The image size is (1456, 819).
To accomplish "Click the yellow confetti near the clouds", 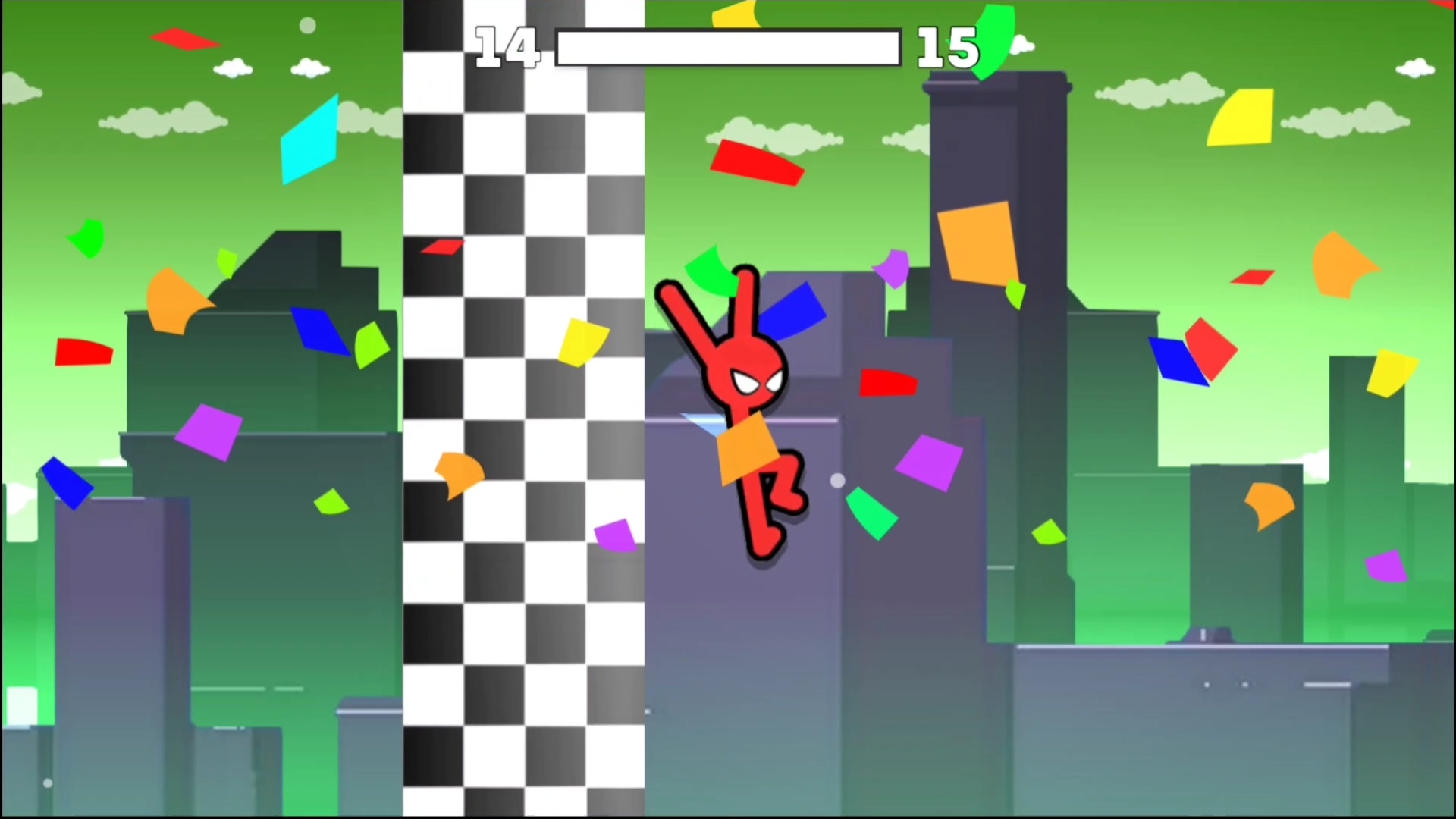I will 1240,118.
